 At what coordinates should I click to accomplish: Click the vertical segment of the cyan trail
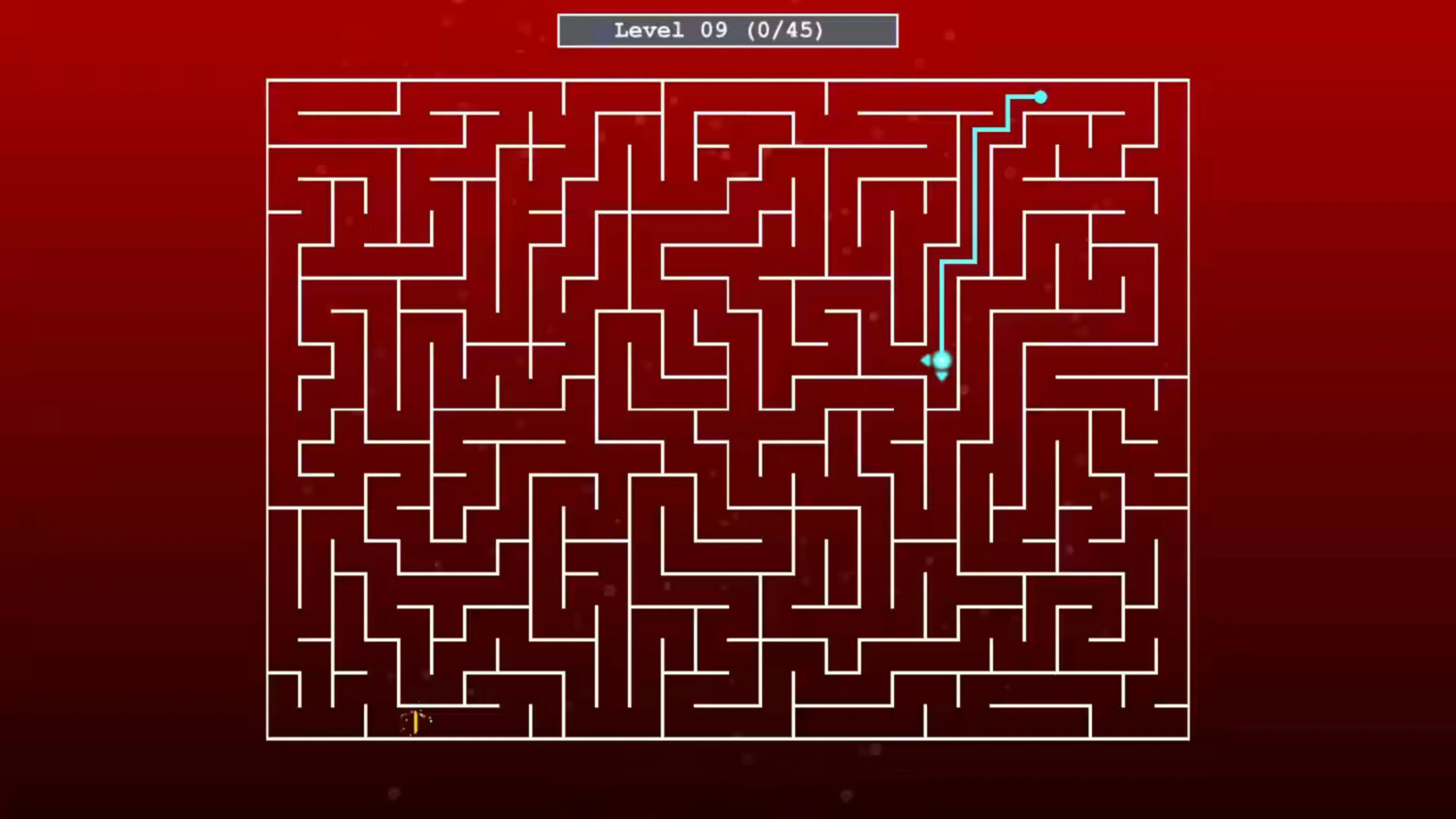click(943, 311)
